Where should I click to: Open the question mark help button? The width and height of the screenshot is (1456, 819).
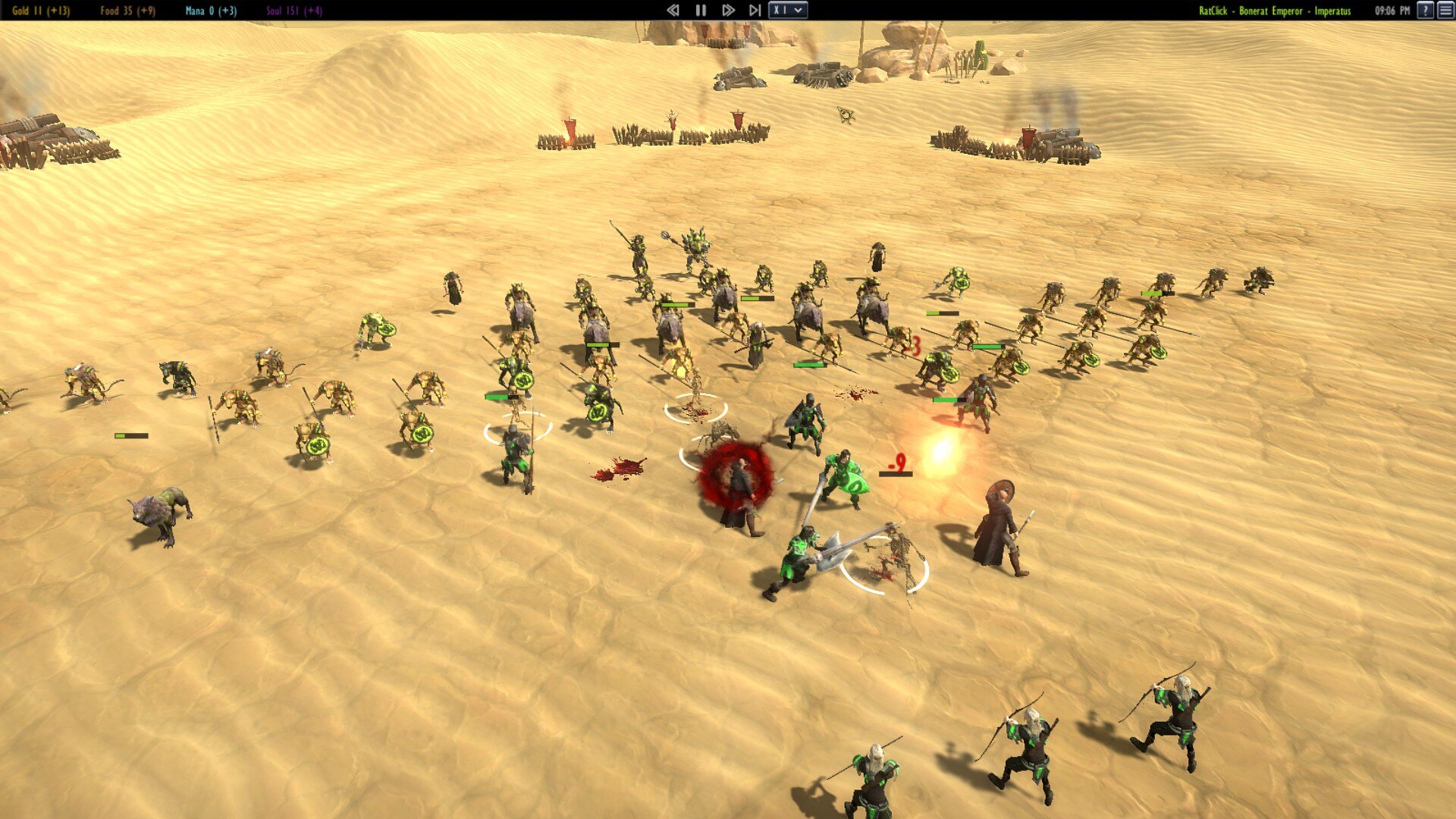pyautogui.click(x=1425, y=11)
